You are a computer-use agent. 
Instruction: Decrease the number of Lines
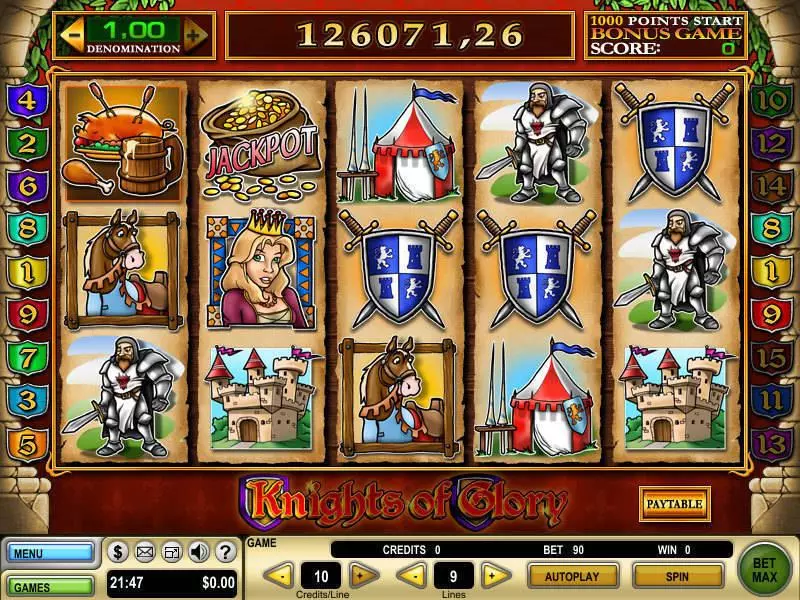coord(412,575)
